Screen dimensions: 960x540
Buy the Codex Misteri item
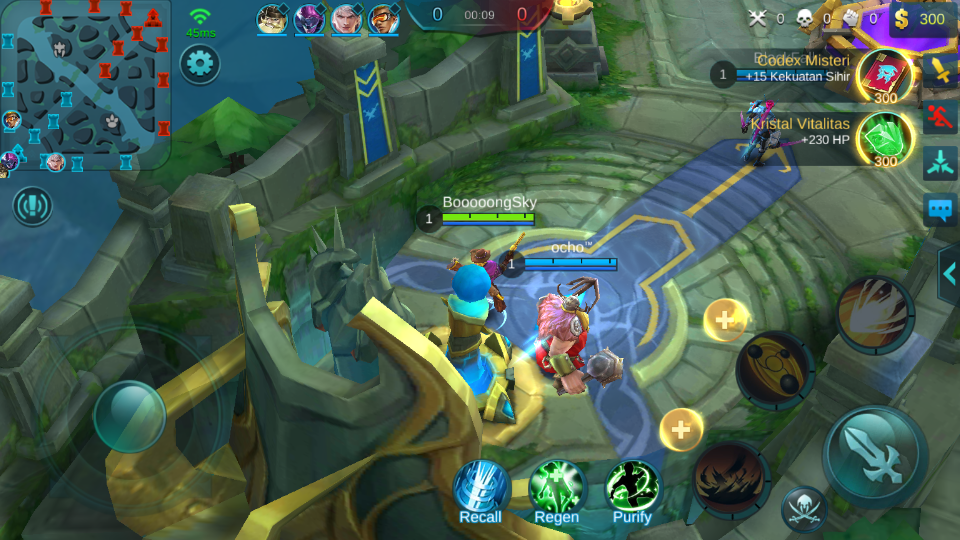tap(884, 76)
